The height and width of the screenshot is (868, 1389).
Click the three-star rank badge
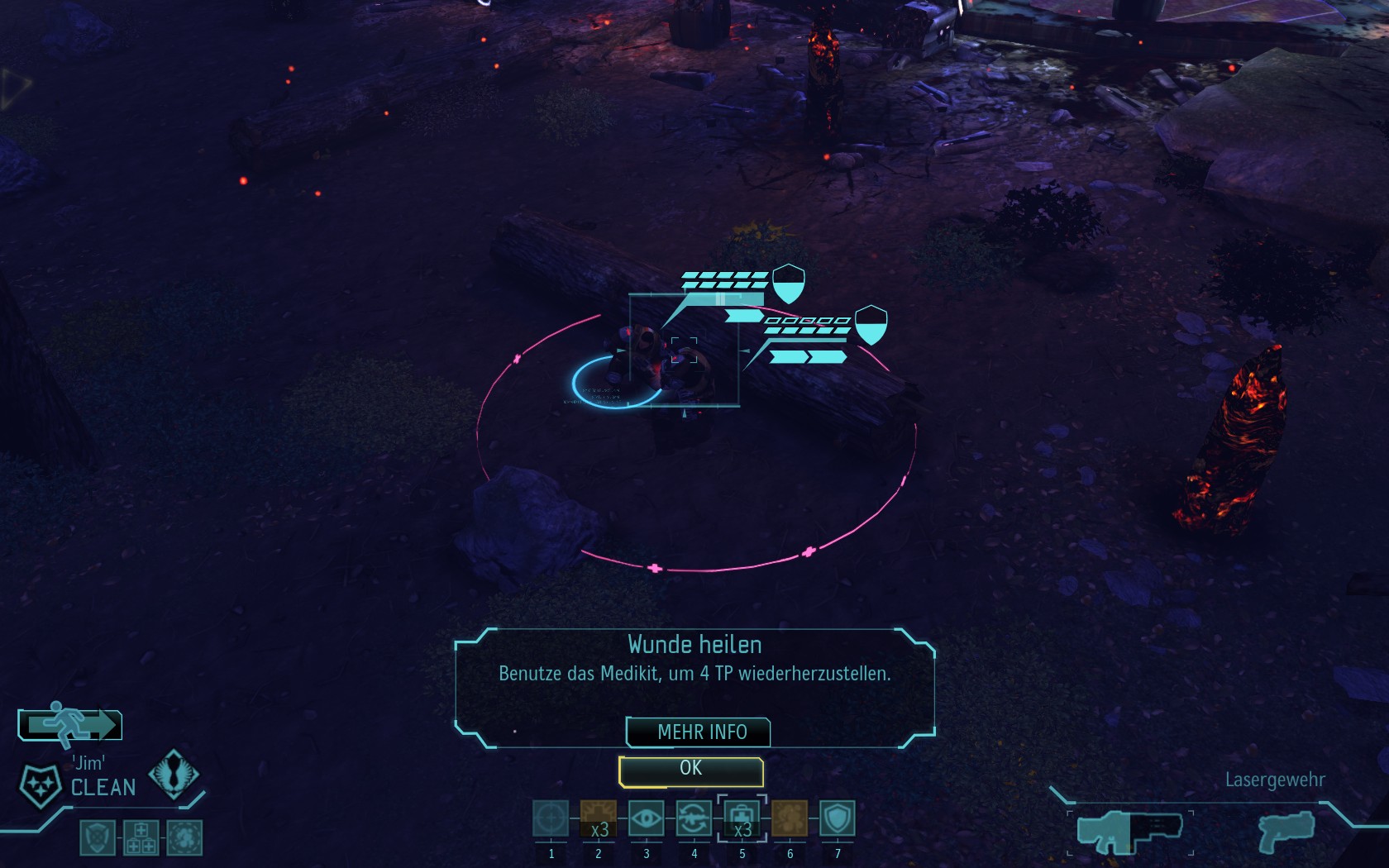[40, 785]
